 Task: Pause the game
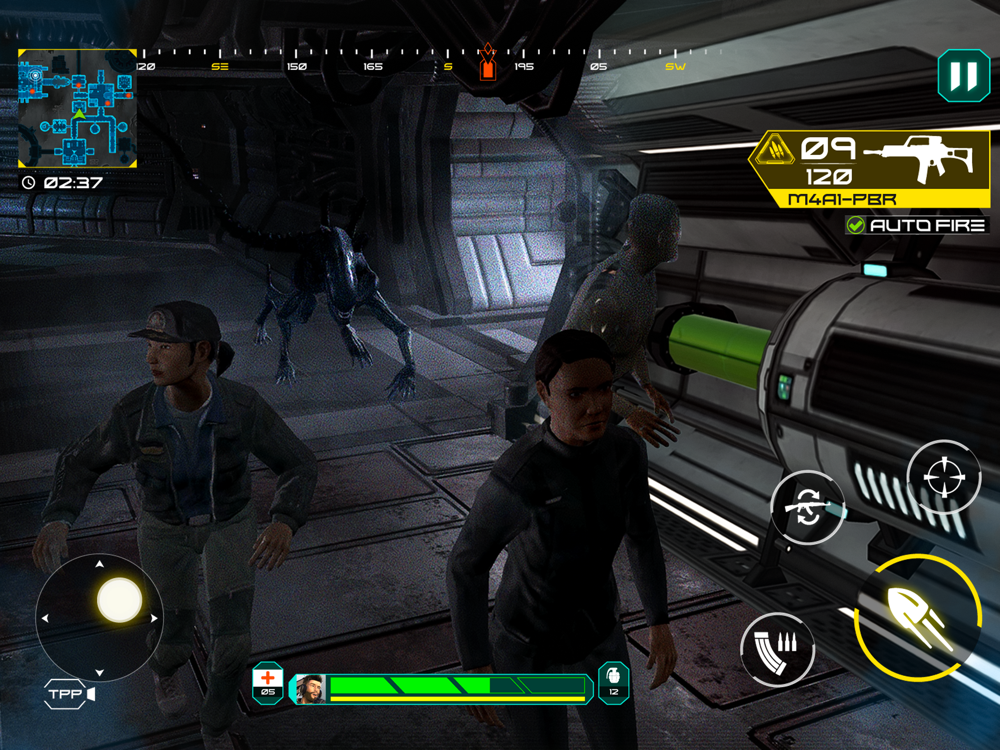(963, 76)
